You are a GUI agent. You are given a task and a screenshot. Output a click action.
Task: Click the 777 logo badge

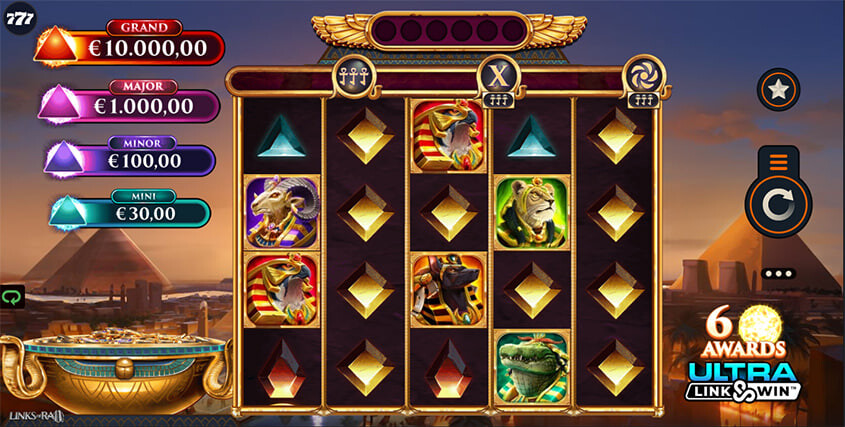(x=18, y=18)
